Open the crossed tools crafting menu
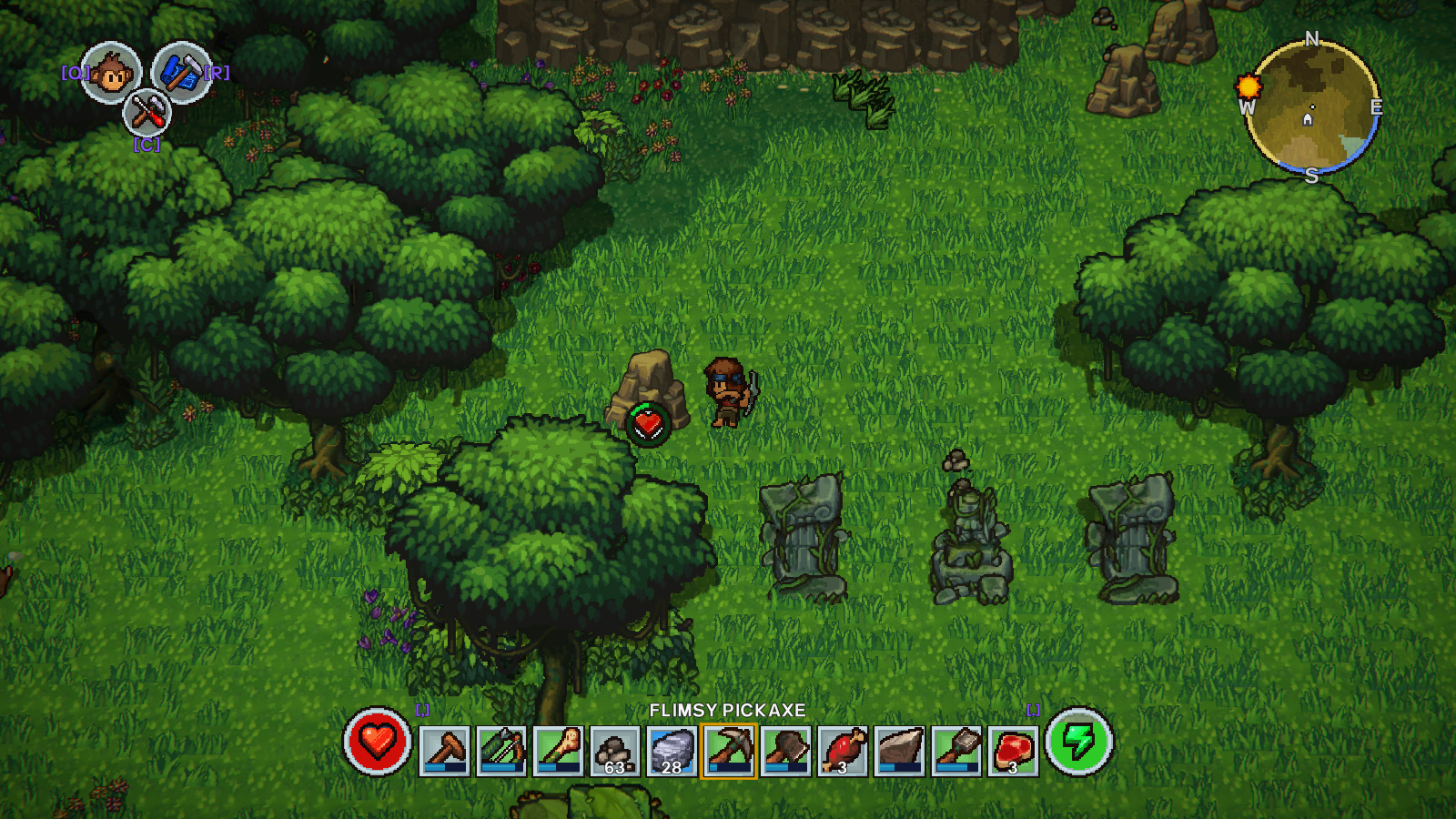This screenshot has height=819, width=1456. [147, 113]
